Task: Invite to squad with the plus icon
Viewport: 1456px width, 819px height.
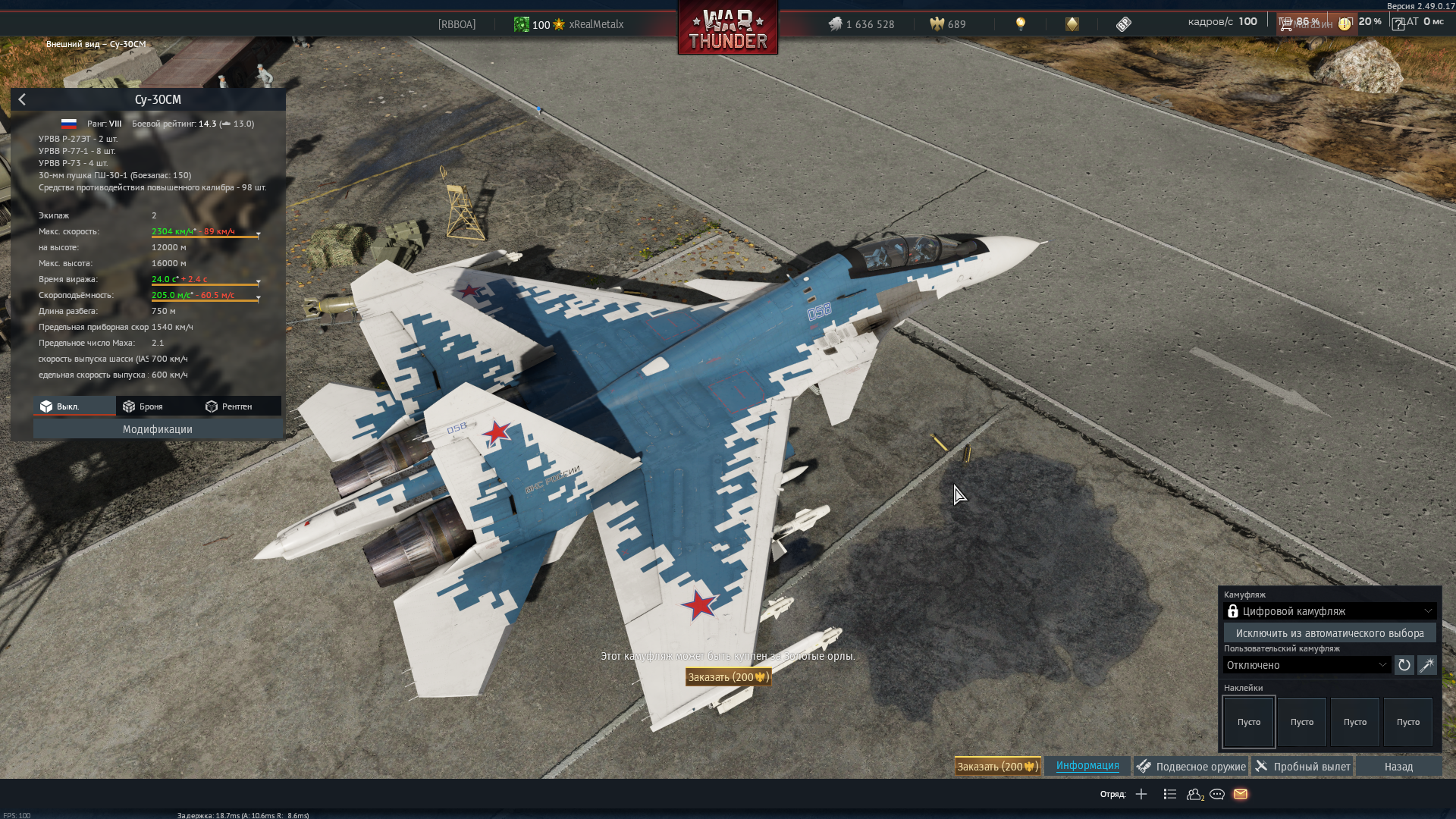Action: (x=1141, y=794)
